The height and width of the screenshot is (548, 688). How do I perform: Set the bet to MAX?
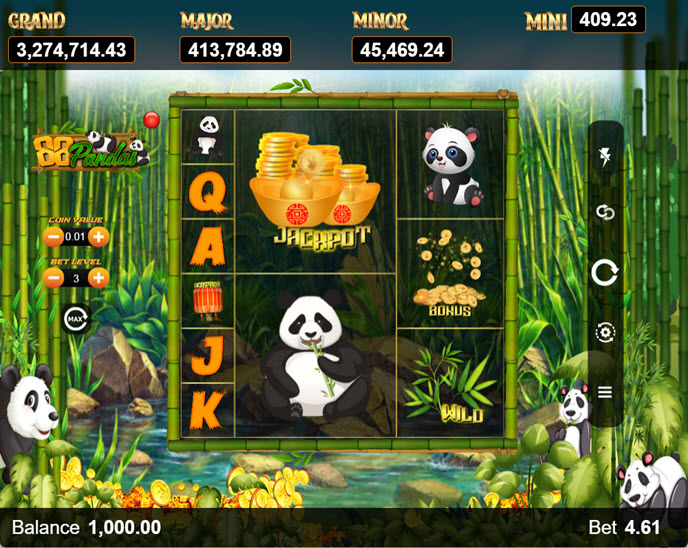coord(75,319)
